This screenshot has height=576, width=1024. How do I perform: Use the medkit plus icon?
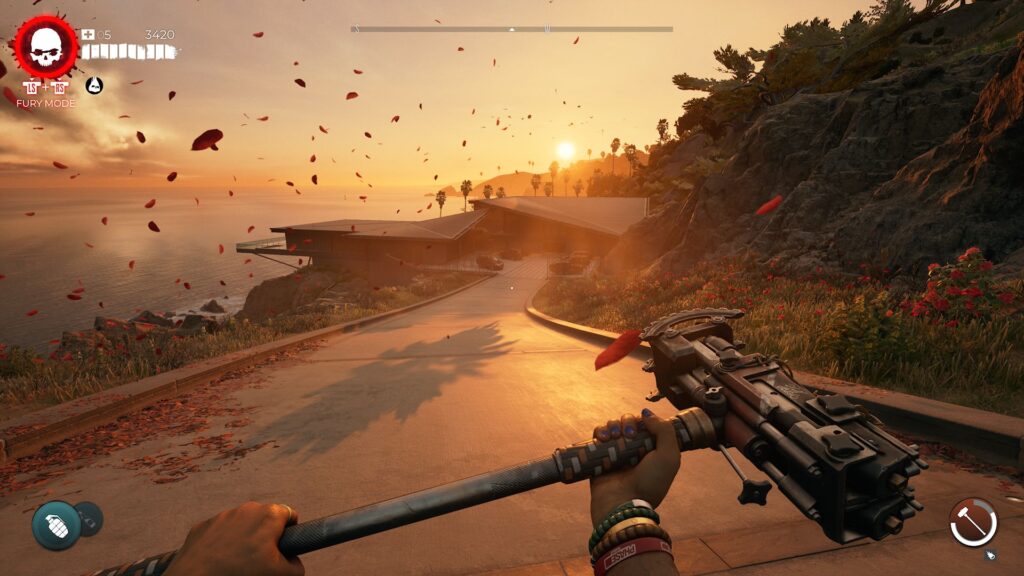88,35
